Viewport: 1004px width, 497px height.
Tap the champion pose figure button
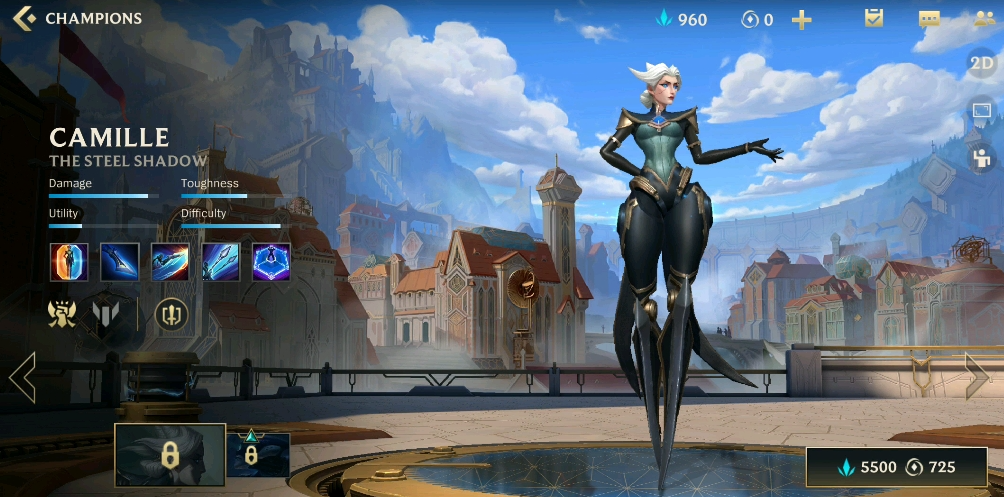coord(982,157)
